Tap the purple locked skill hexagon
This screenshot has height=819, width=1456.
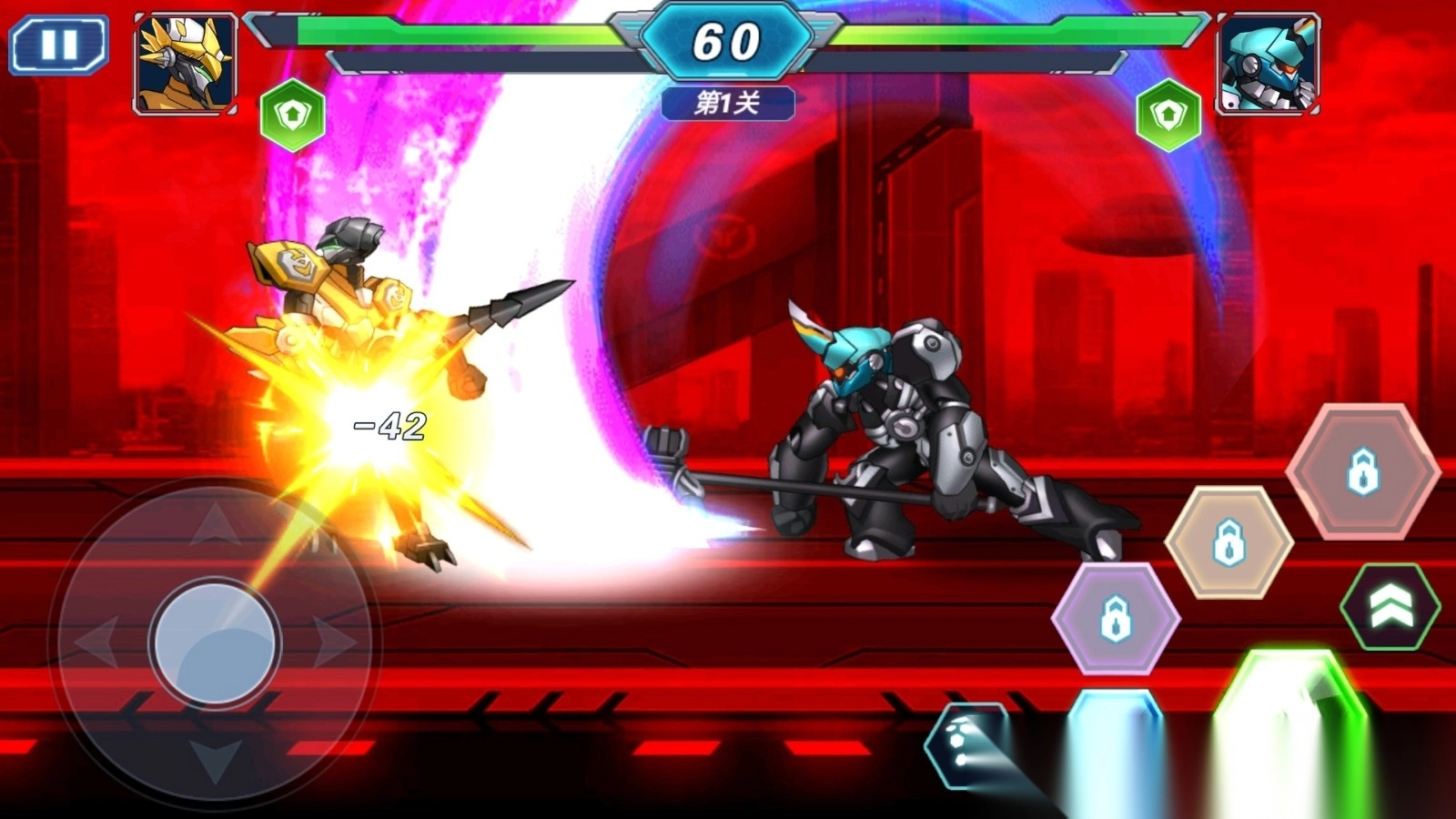(x=1116, y=619)
